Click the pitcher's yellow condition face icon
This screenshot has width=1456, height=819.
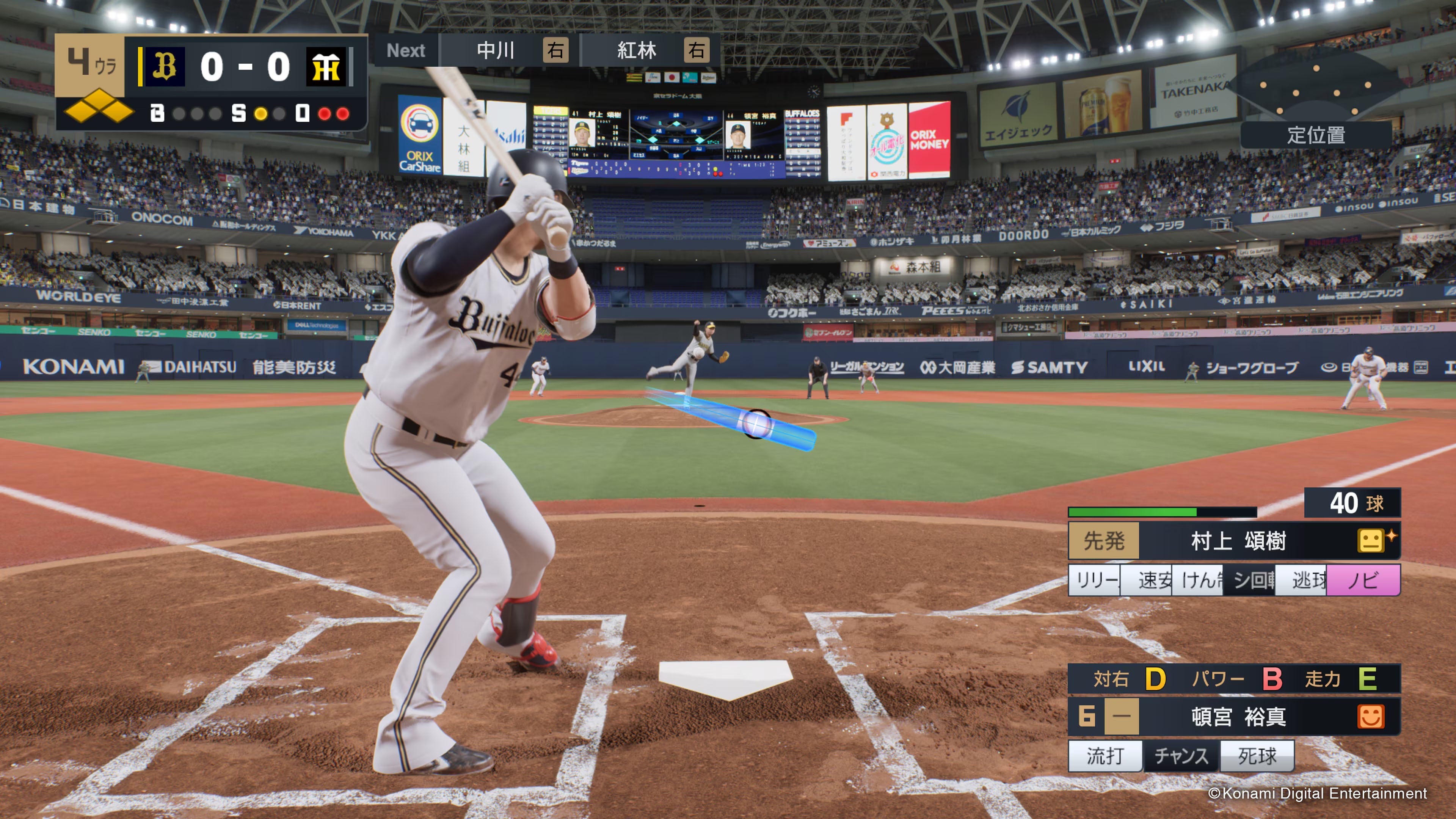[x=1370, y=541]
